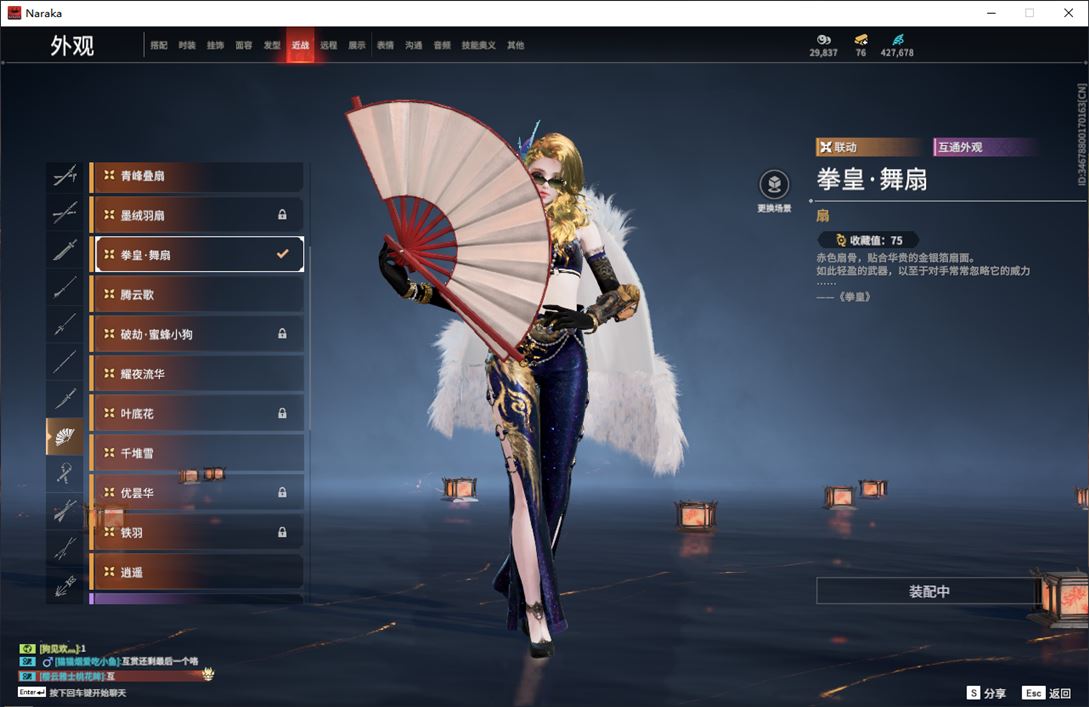Switch to the 远程 weapons tab
Image resolution: width=1089 pixels, height=707 pixels.
pos(329,46)
